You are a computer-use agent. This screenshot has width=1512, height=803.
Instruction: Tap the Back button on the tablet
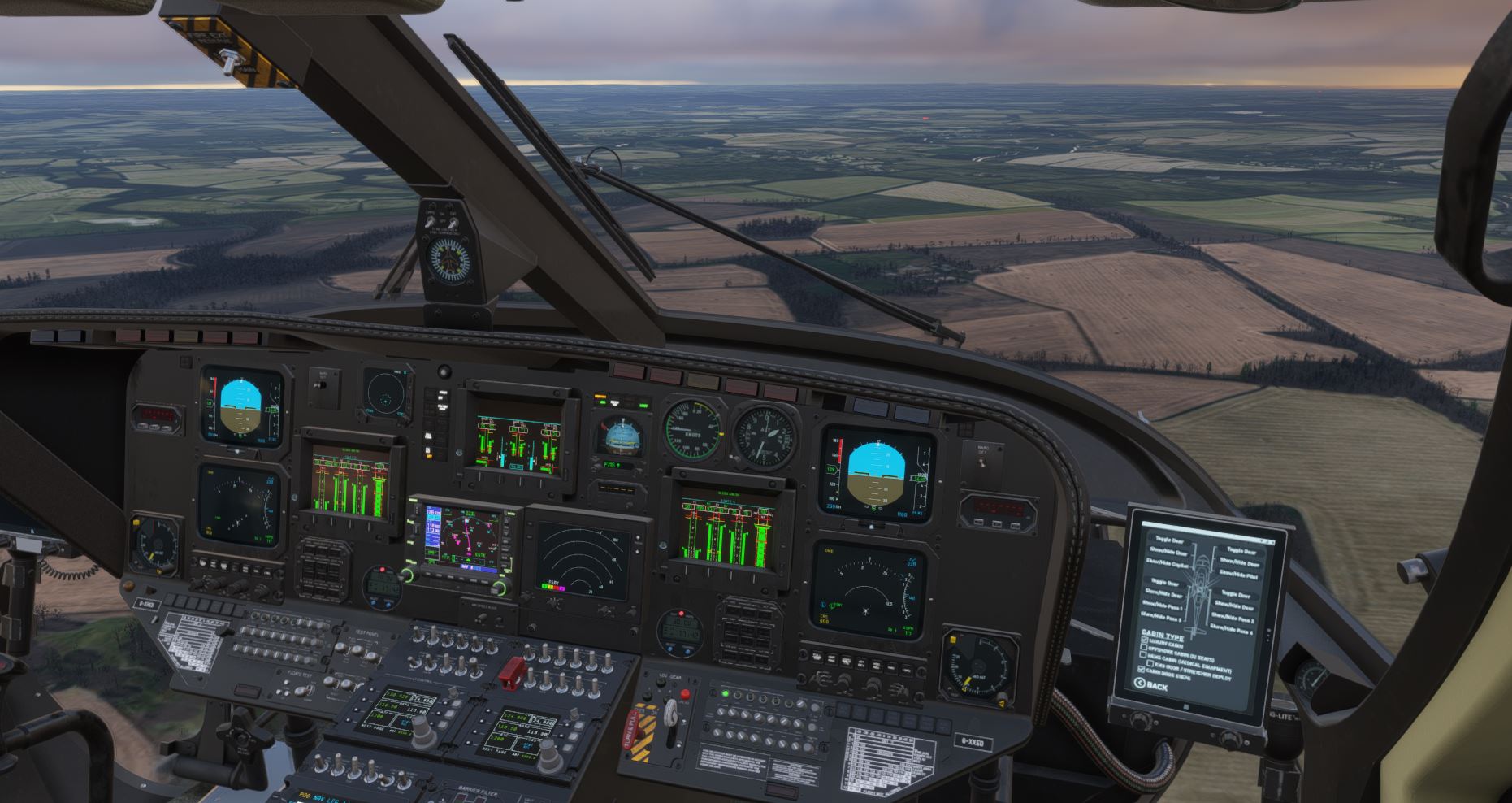(x=1152, y=685)
